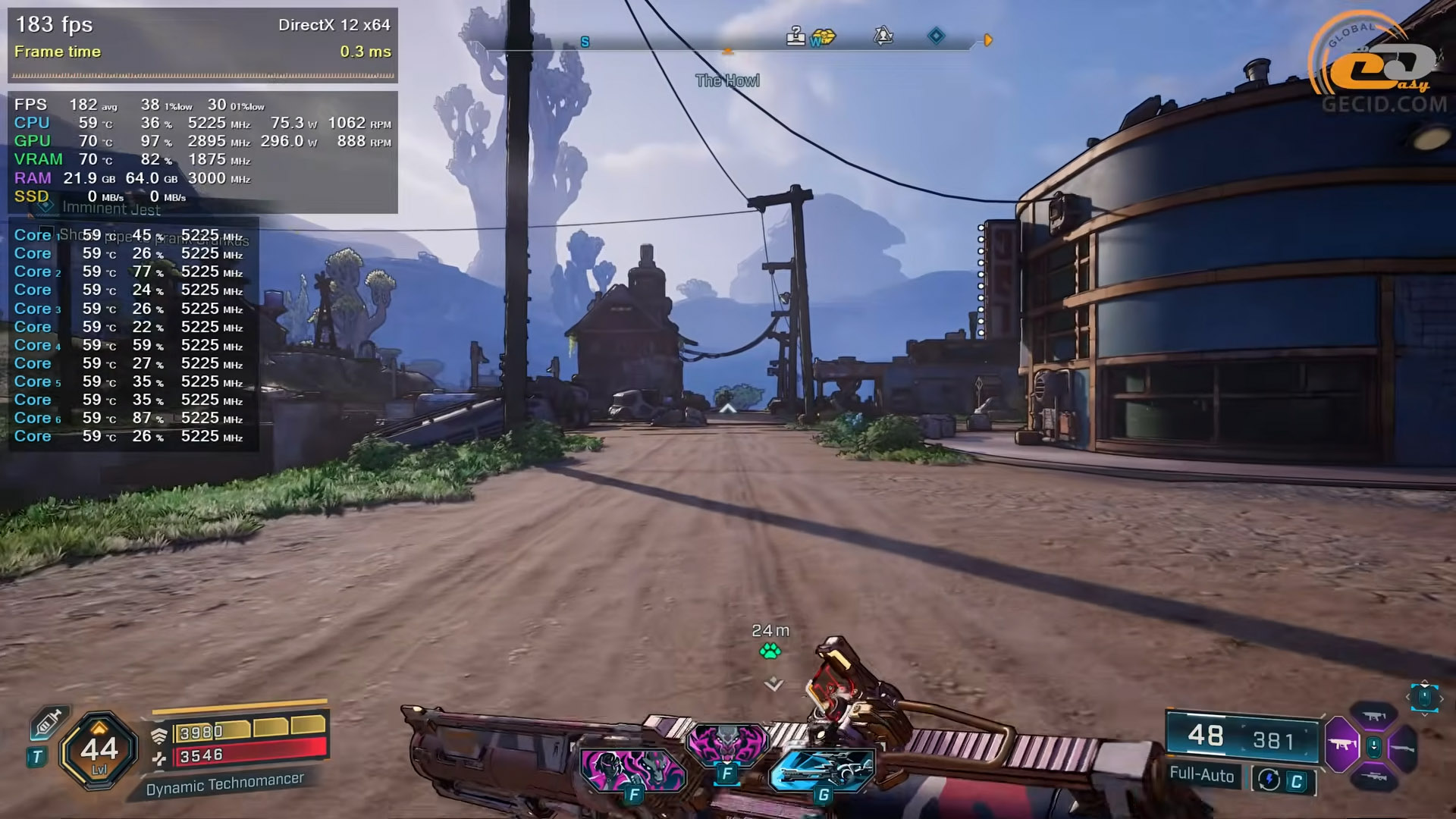The width and height of the screenshot is (1456, 819).
Task: Toggle the lightning bolt alternate fire mode icon
Action: coord(1269,780)
